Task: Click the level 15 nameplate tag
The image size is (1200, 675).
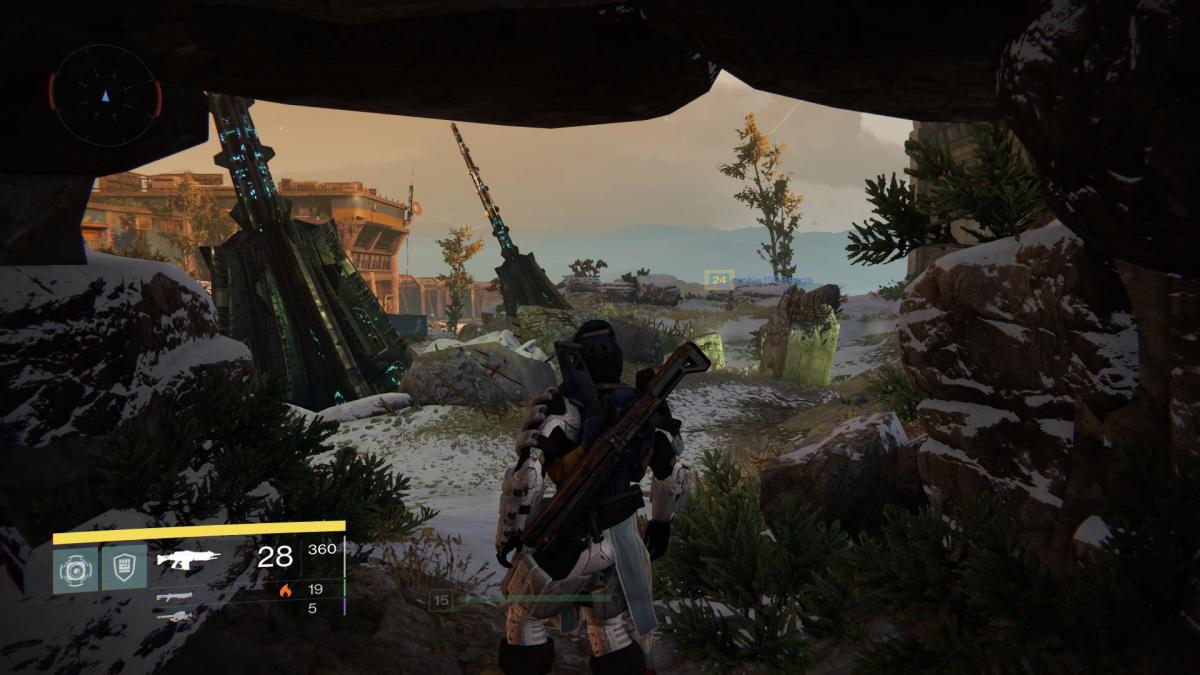Action: [441, 600]
